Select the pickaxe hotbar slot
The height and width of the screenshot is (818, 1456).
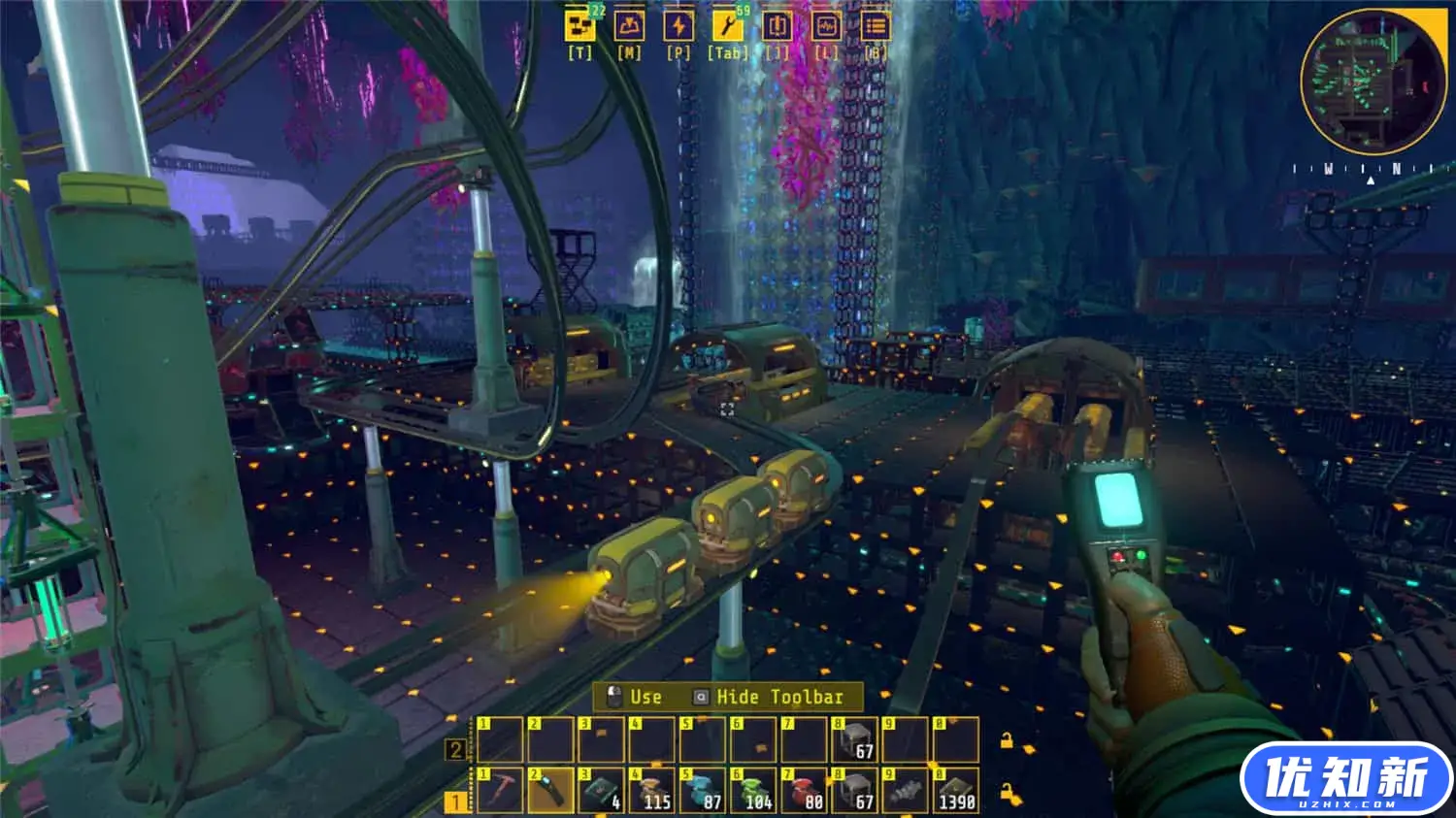[x=500, y=790]
